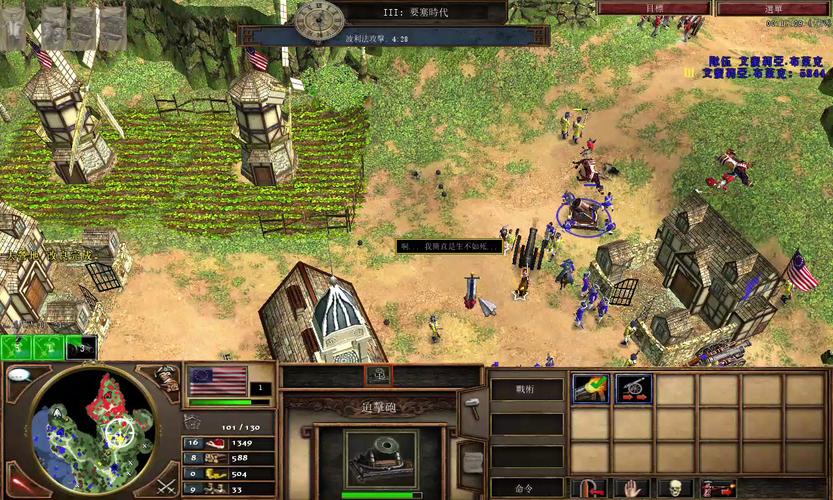The image size is (833, 500).
Task: Click the garrison command with curved red arrow
Action: click(591, 489)
